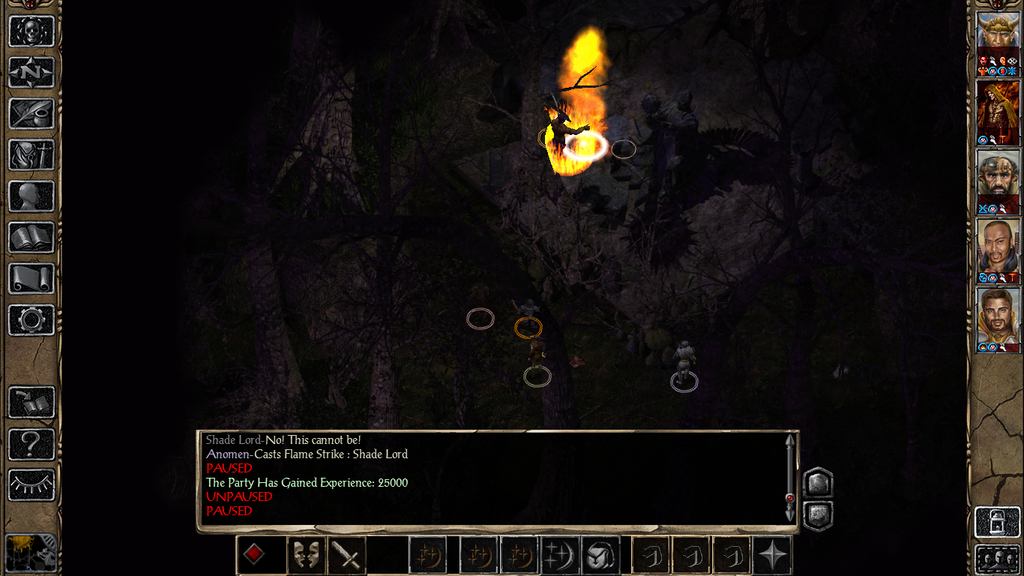Screen dimensions: 1024x576
Task: Open the mage spellbook
Action: click(31, 237)
